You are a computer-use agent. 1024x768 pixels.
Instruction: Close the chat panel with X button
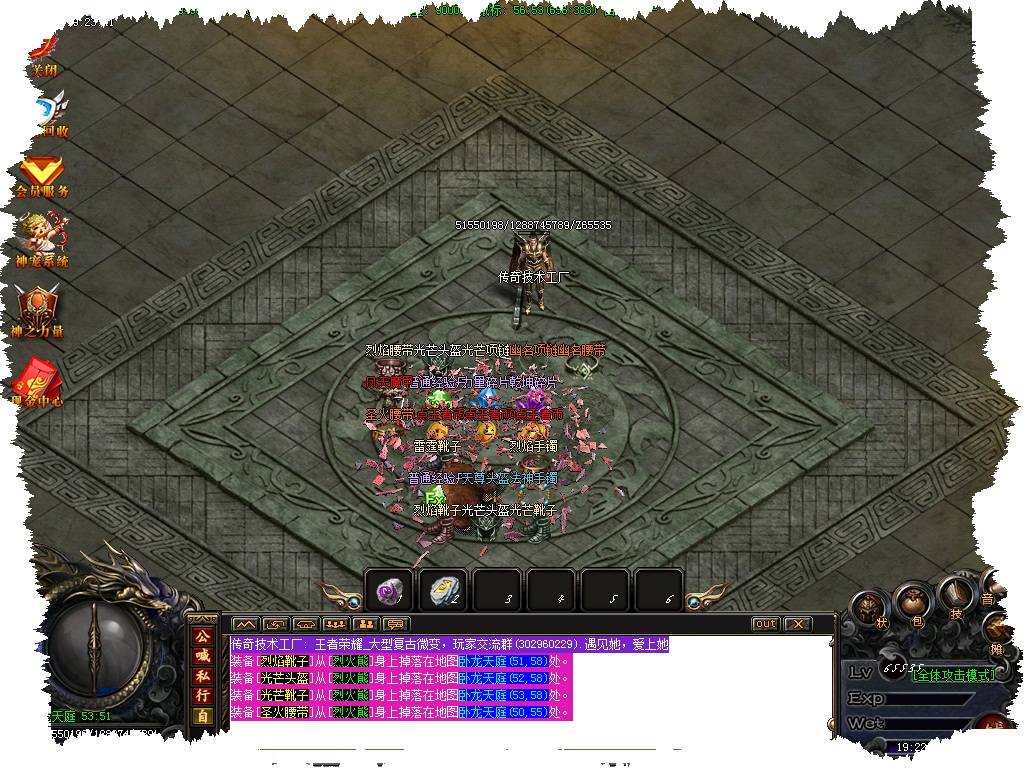797,624
